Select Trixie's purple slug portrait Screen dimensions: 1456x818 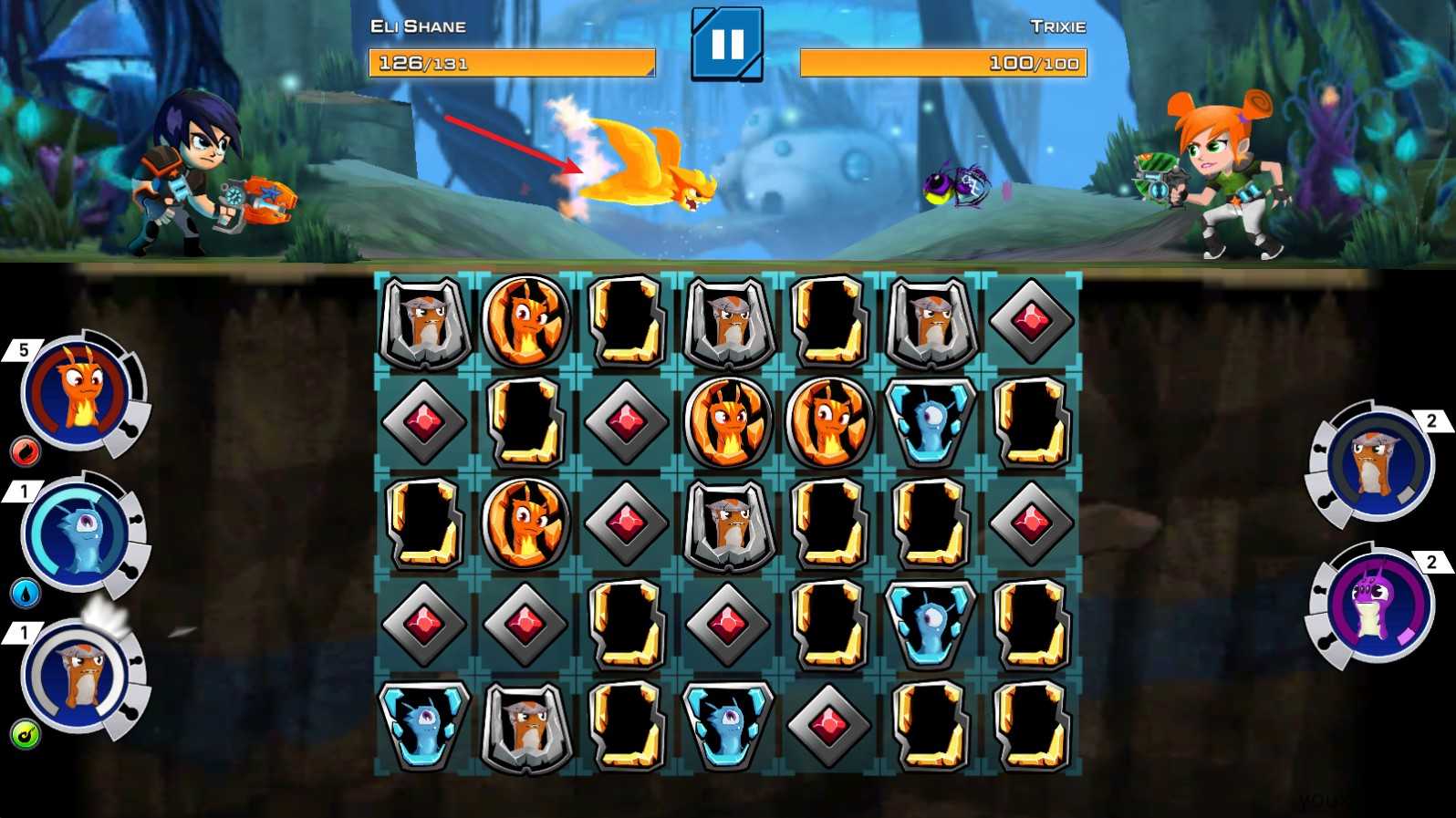click(1377, 603)
